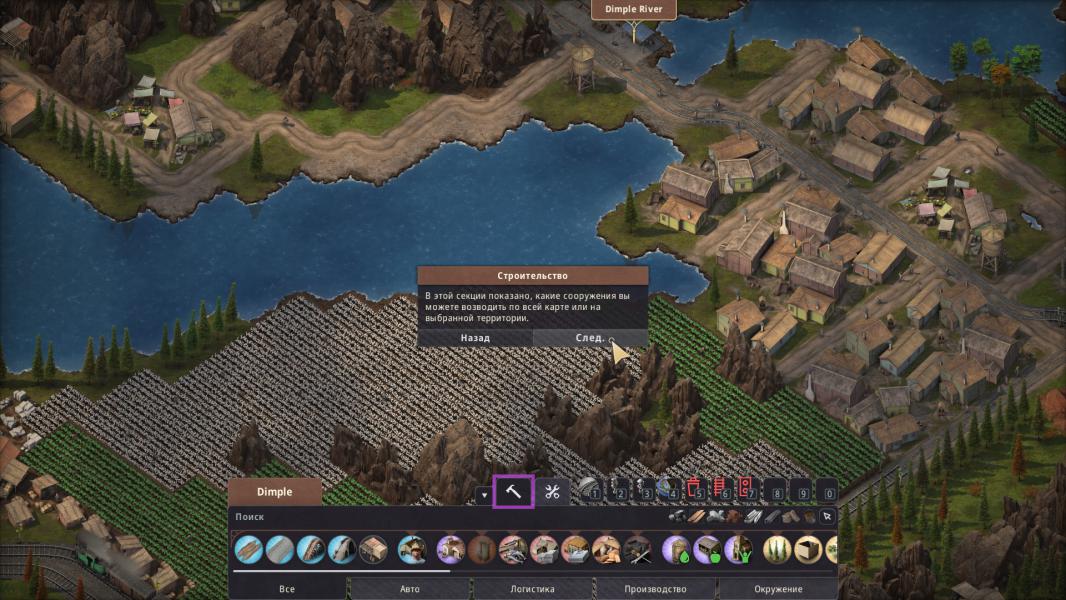Open the "Логистика" tab
Viewport: 1066px width, 600px height.
pyautogui.click(x=532, y=589)
